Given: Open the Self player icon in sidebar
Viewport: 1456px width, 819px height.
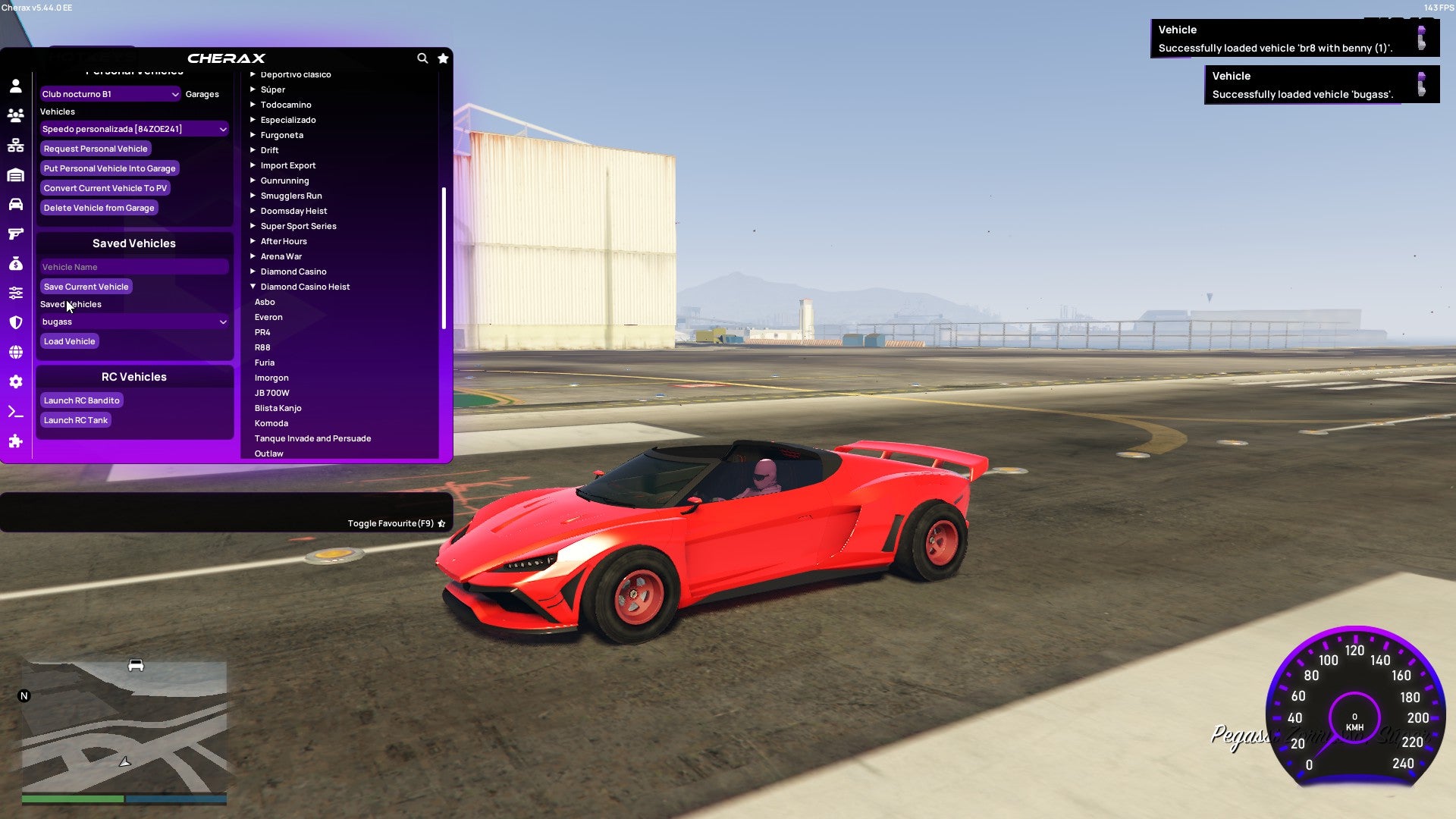Looking at the screenshot, I should point(15,86).
